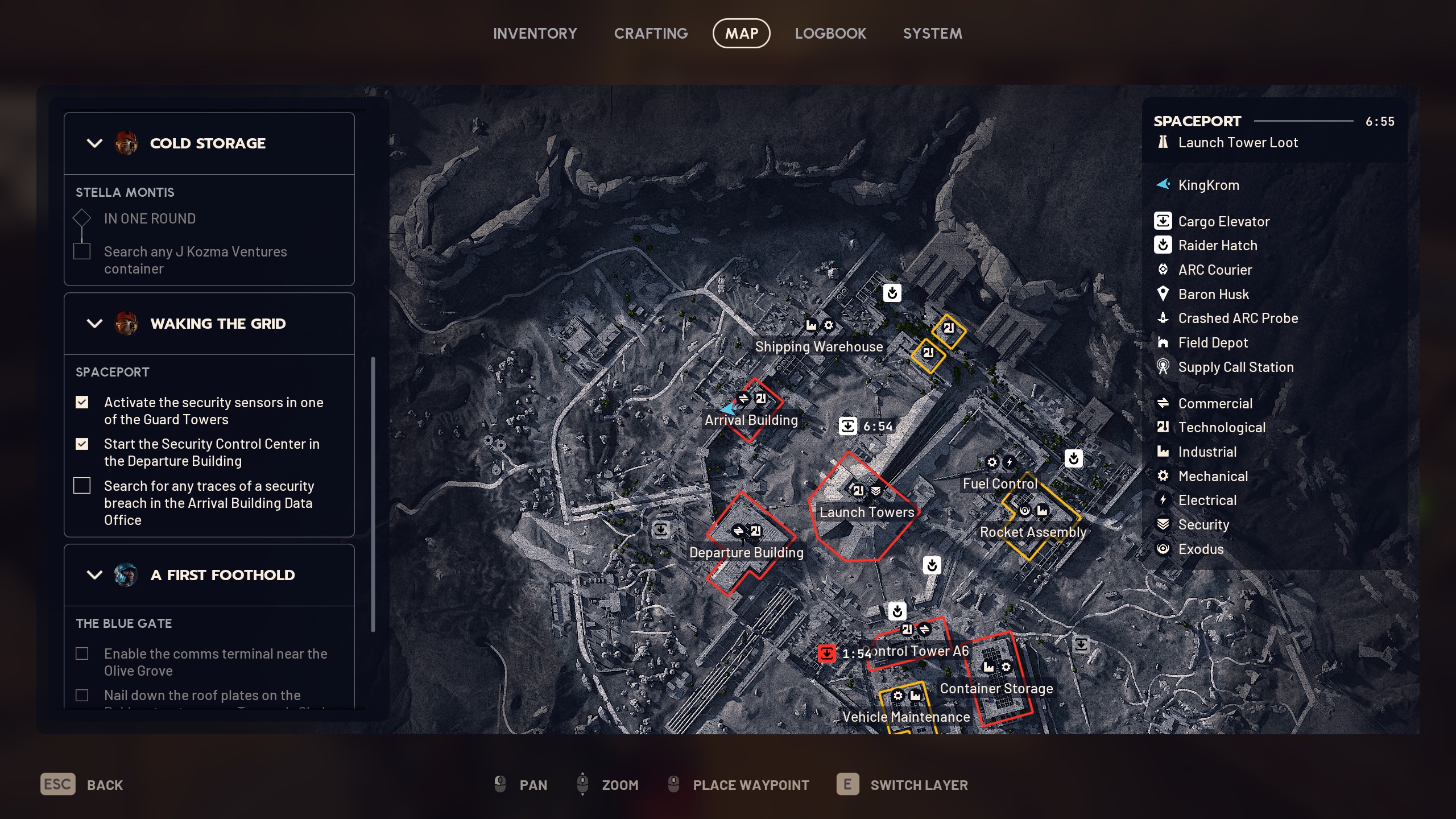Viewport: 1456px width, 819px height.
Task: Uncheck the Guard Towers security sensors objective
Action: (x=82, y=402)
